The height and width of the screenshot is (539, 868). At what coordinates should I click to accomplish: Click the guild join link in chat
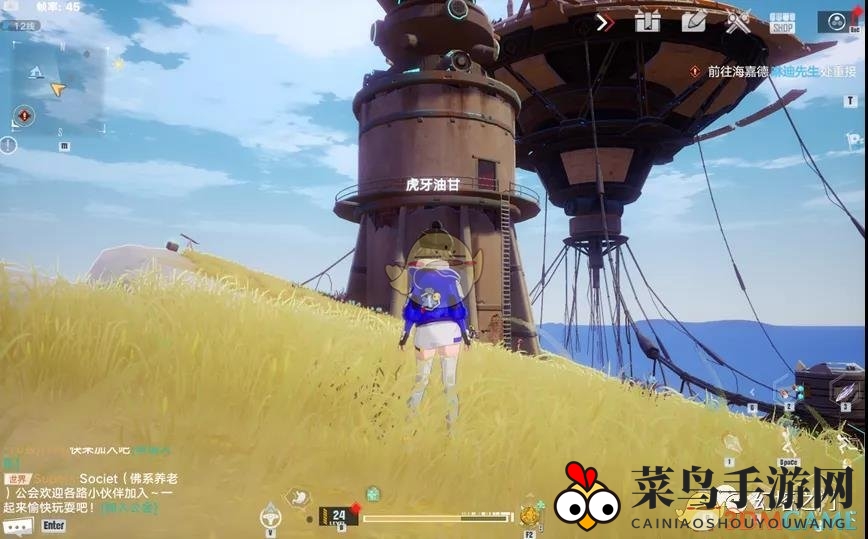click(142, 508)
